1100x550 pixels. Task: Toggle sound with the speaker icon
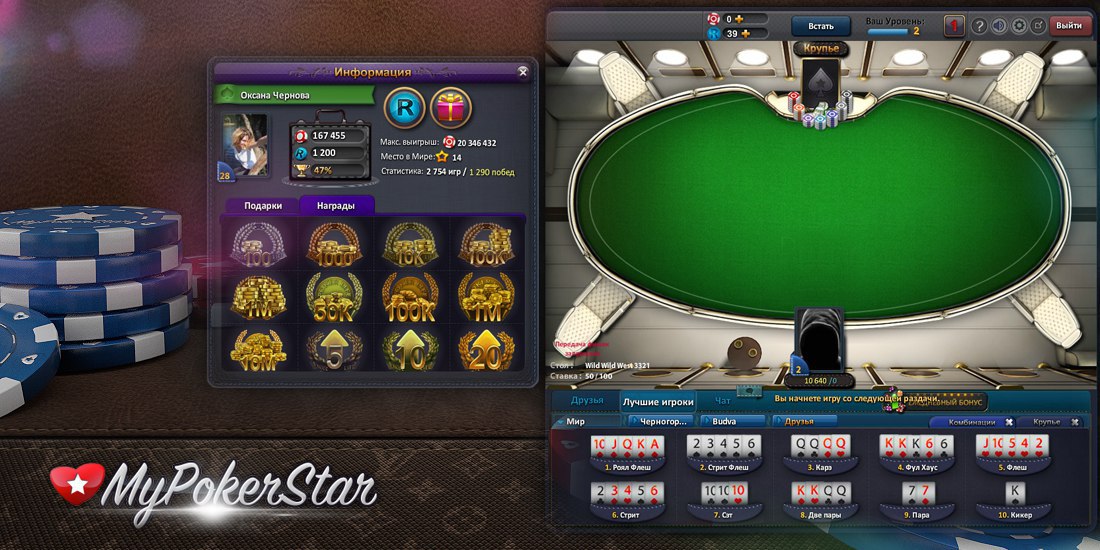point(998,26)
